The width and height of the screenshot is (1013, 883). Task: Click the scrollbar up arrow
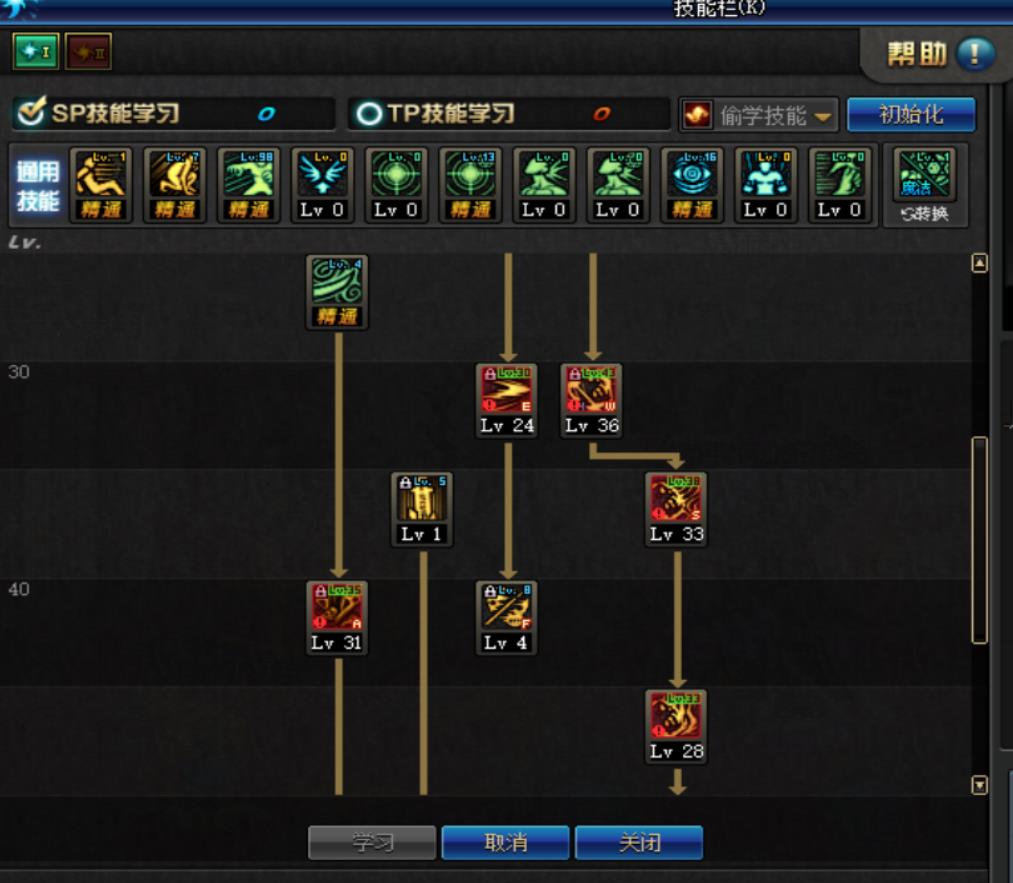(x=980, y=264)
